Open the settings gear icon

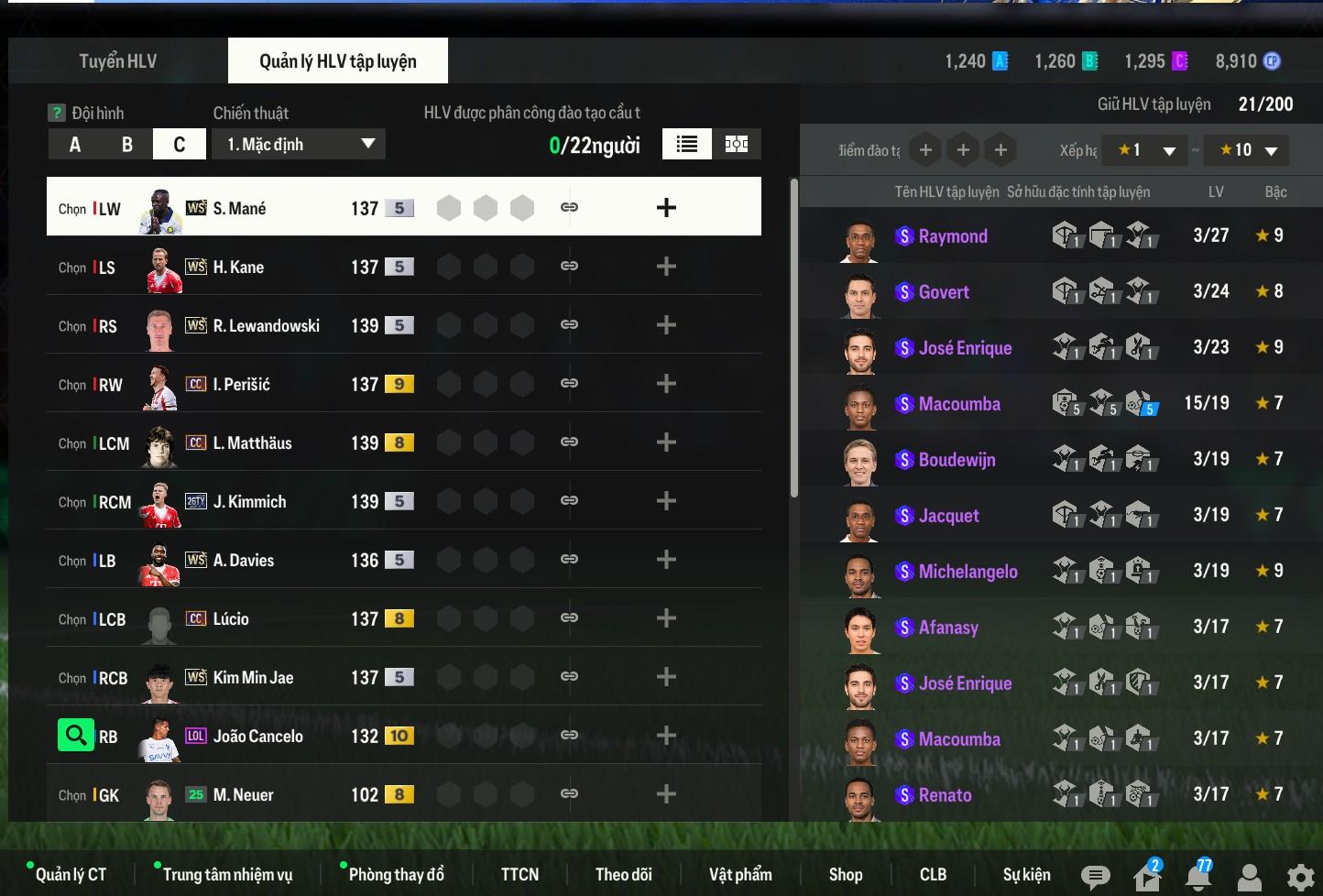1300,878
